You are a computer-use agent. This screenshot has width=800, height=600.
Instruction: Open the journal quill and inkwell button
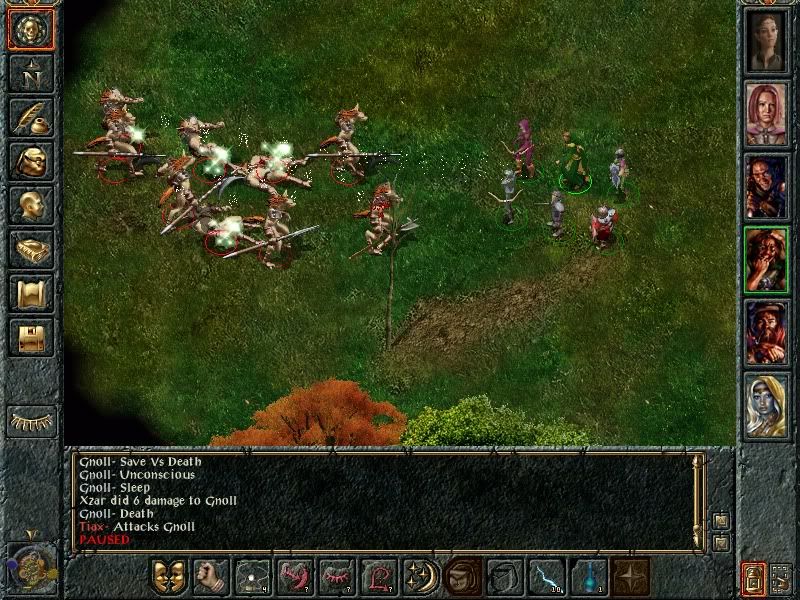[x=30, y=117]
